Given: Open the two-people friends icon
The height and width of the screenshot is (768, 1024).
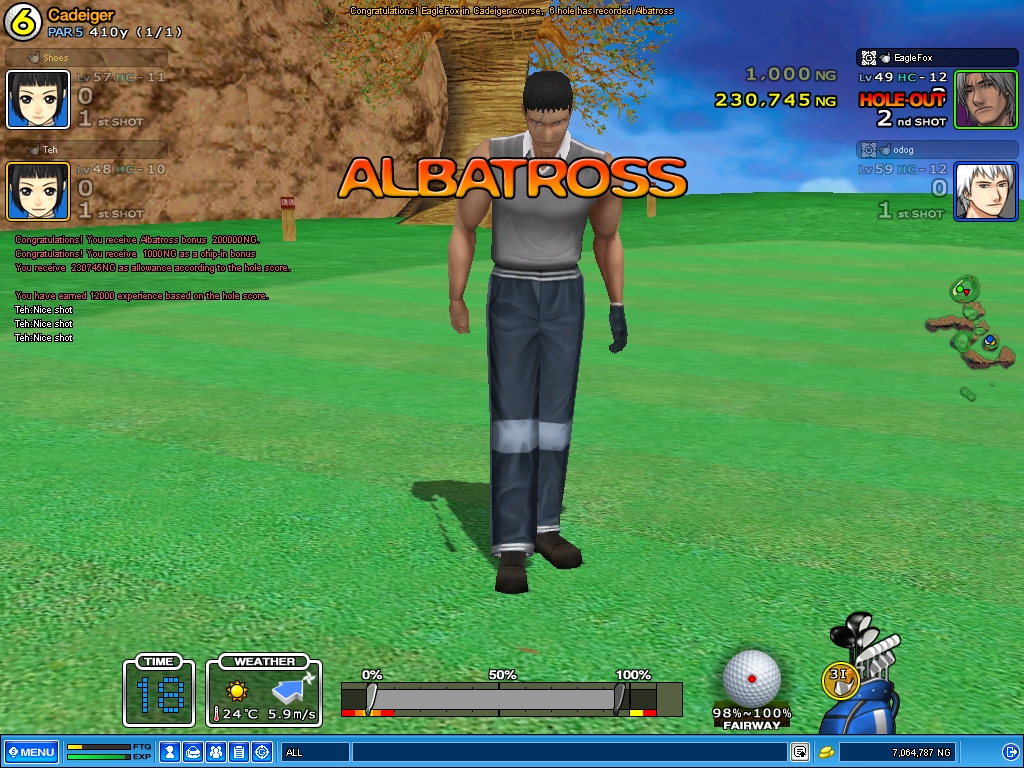Looking at the screenshot, I should tap(216, 751).
